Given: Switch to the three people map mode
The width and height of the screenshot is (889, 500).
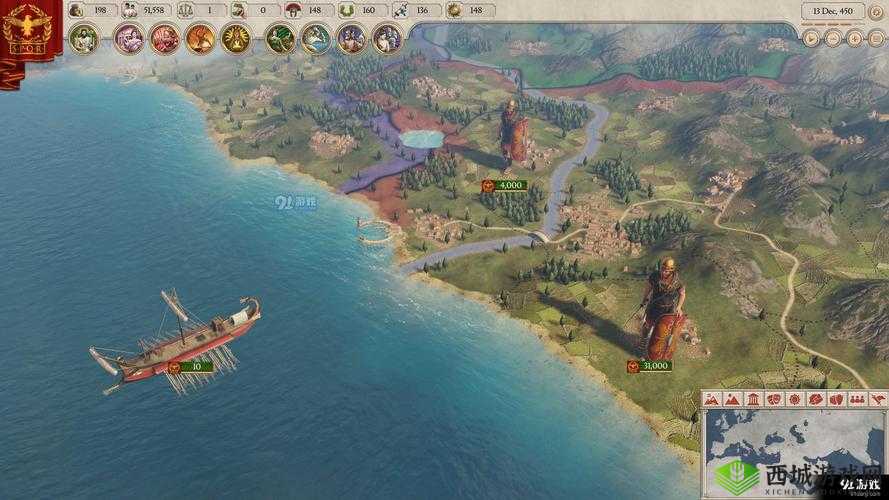Looking at the screenshot, I should click(858, 398).
